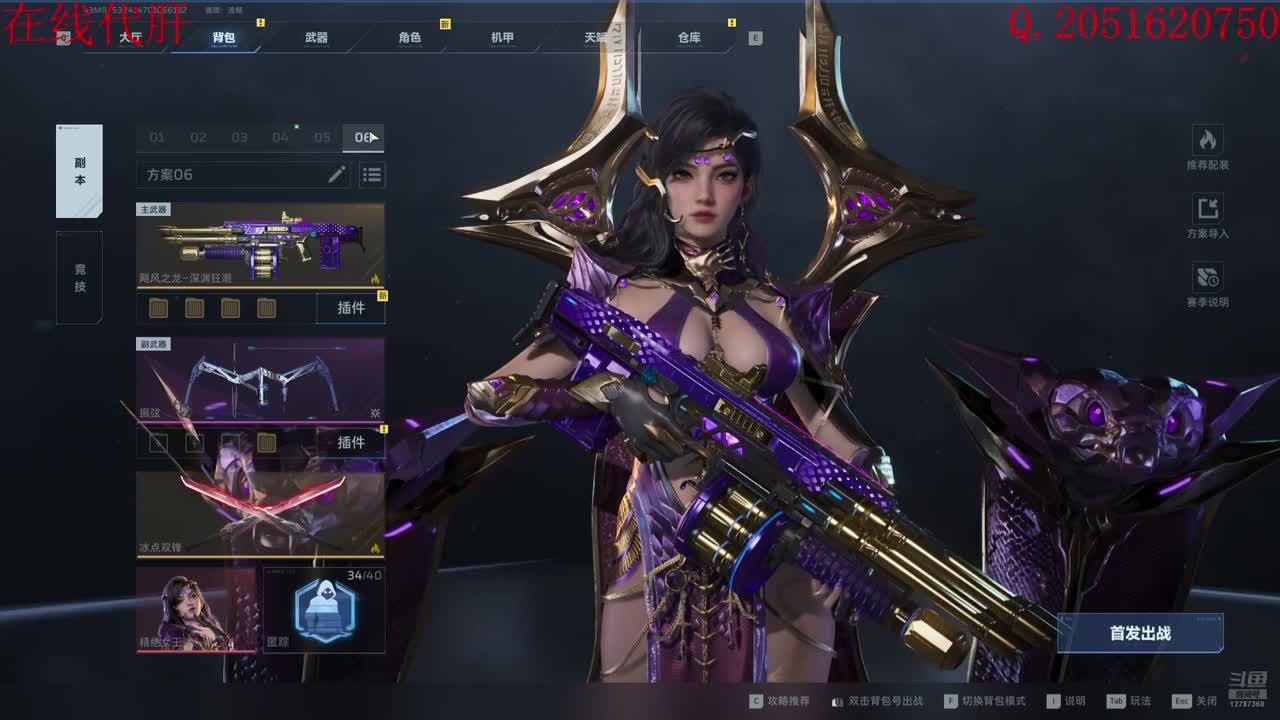Open the 角色 character tab
This screenshot has width=1280, height=720.
[410, 38]
